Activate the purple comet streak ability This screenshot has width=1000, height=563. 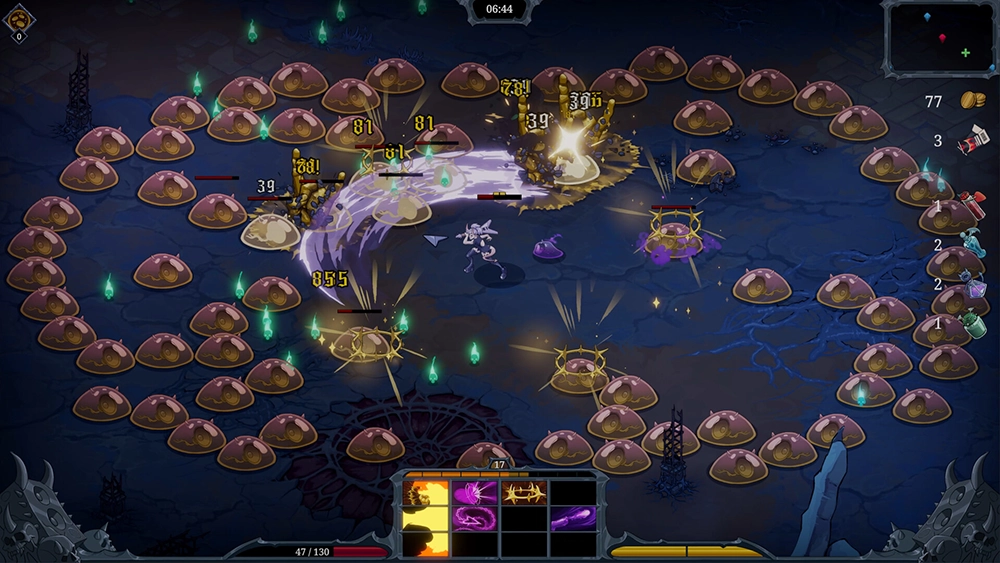pos(573,517)
